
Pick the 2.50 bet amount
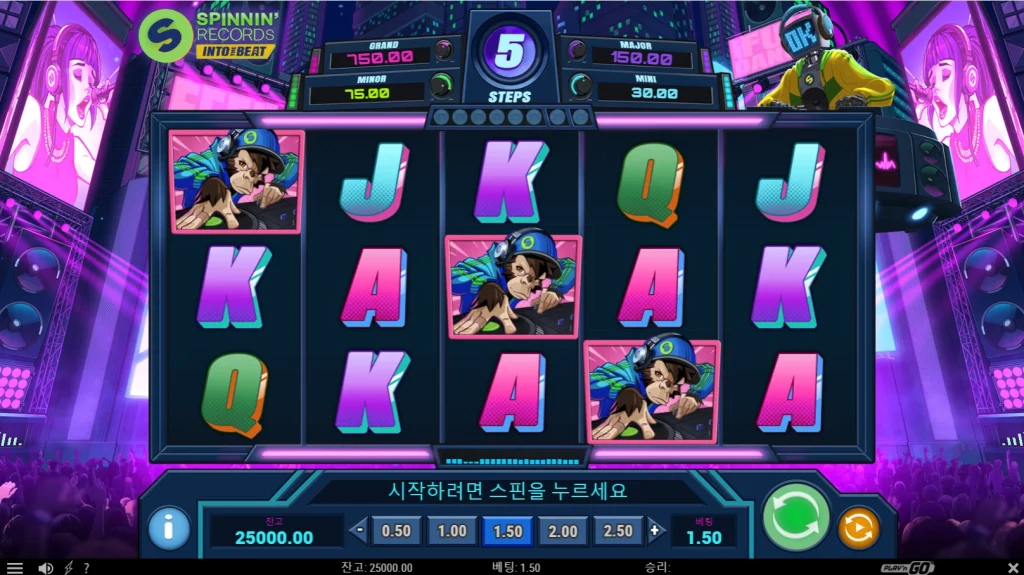pos(618,531)
